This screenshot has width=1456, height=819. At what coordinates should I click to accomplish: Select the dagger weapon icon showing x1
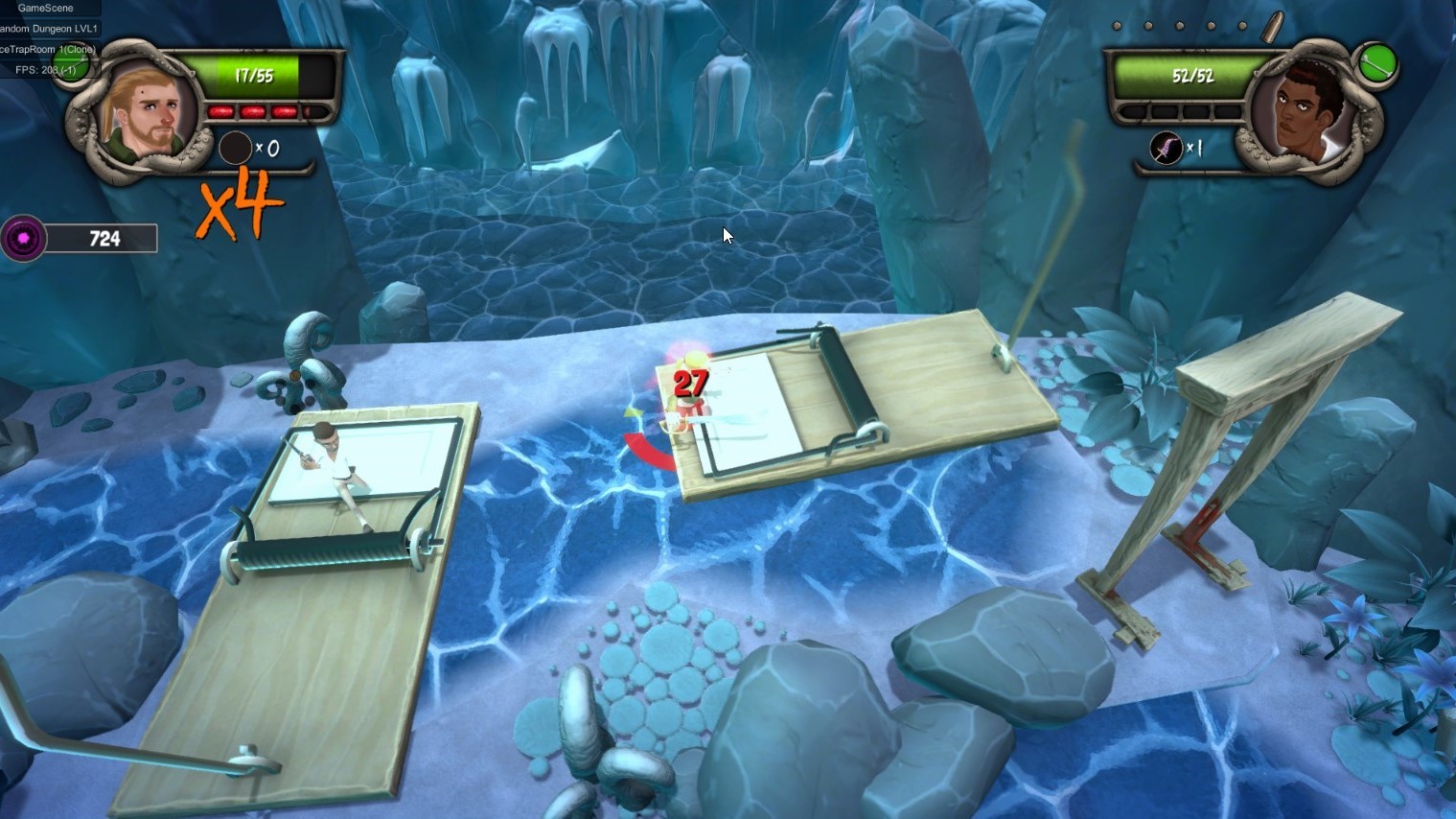click(x=1167, y=147)
